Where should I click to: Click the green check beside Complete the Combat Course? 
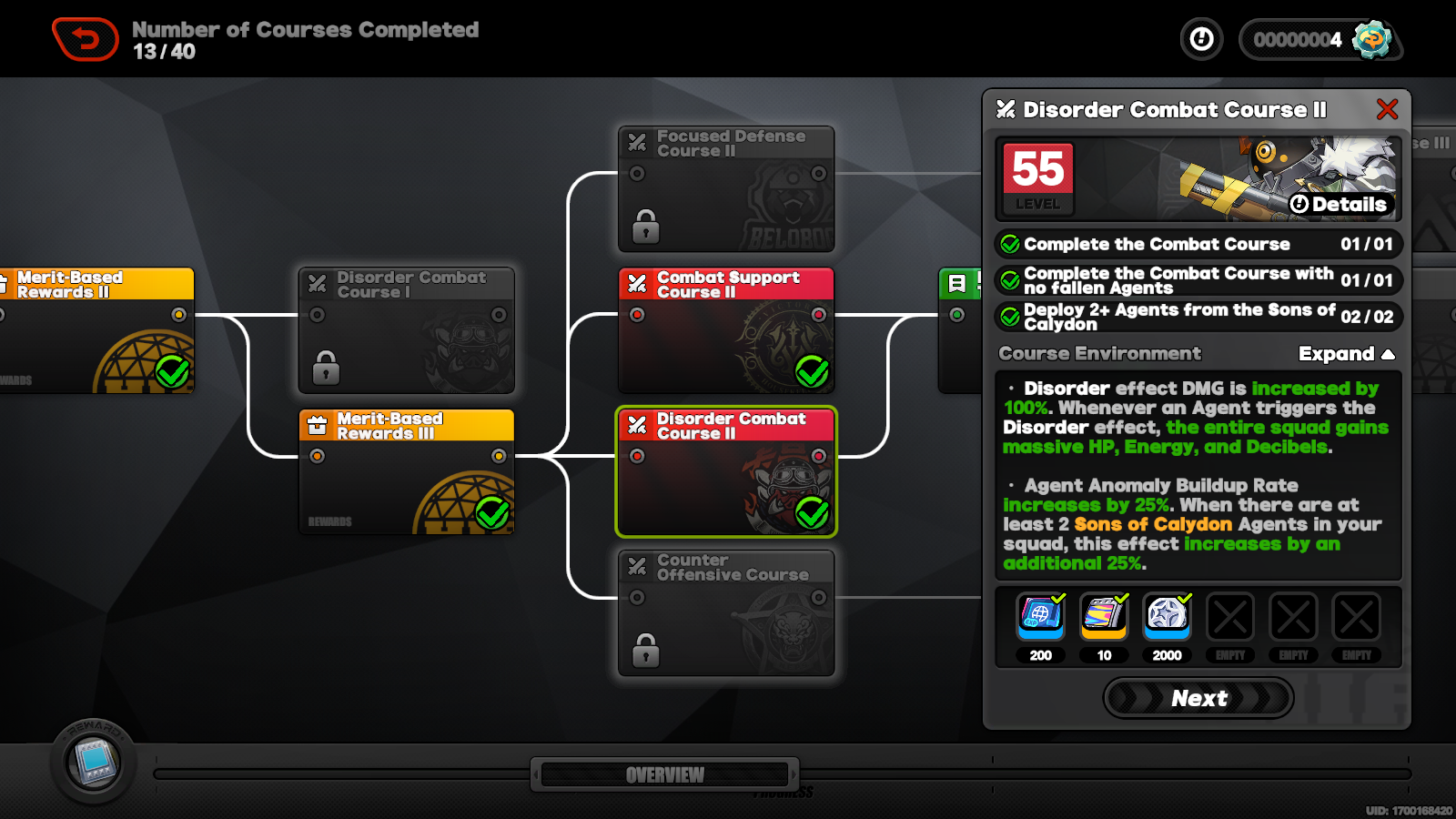point(1009,243)
